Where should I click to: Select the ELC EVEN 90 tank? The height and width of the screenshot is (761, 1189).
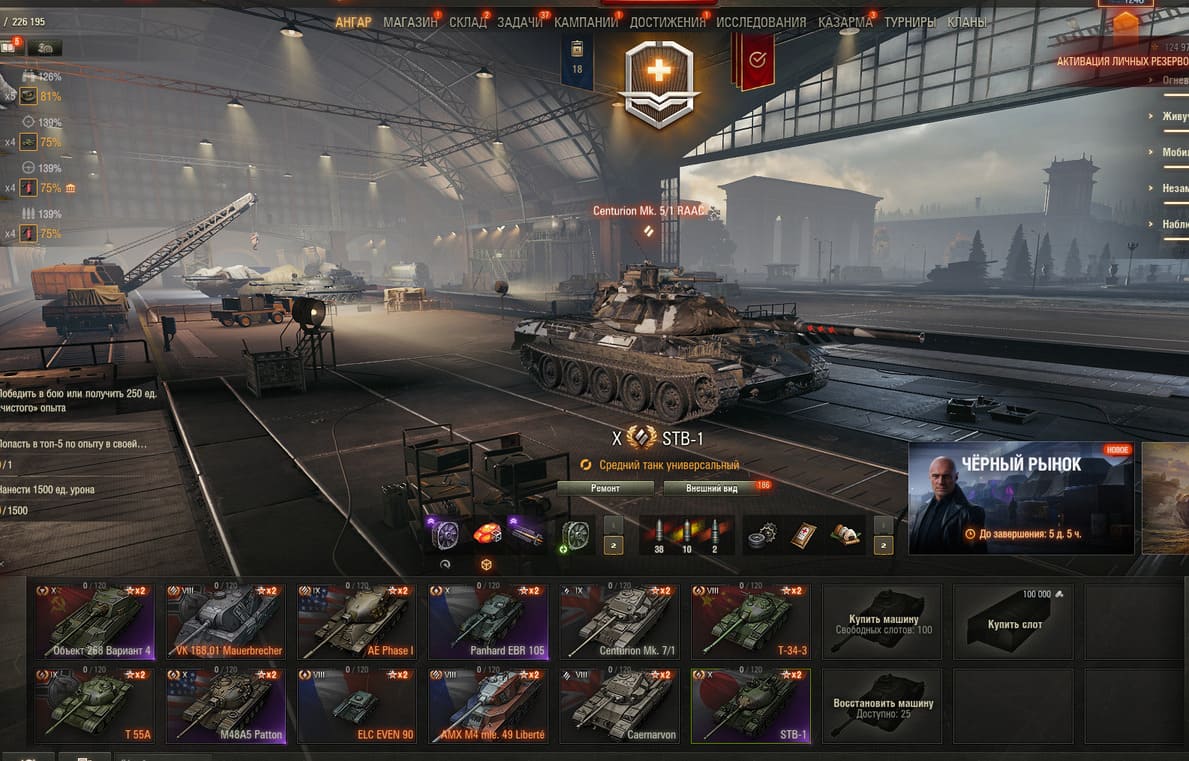[357, 706]
